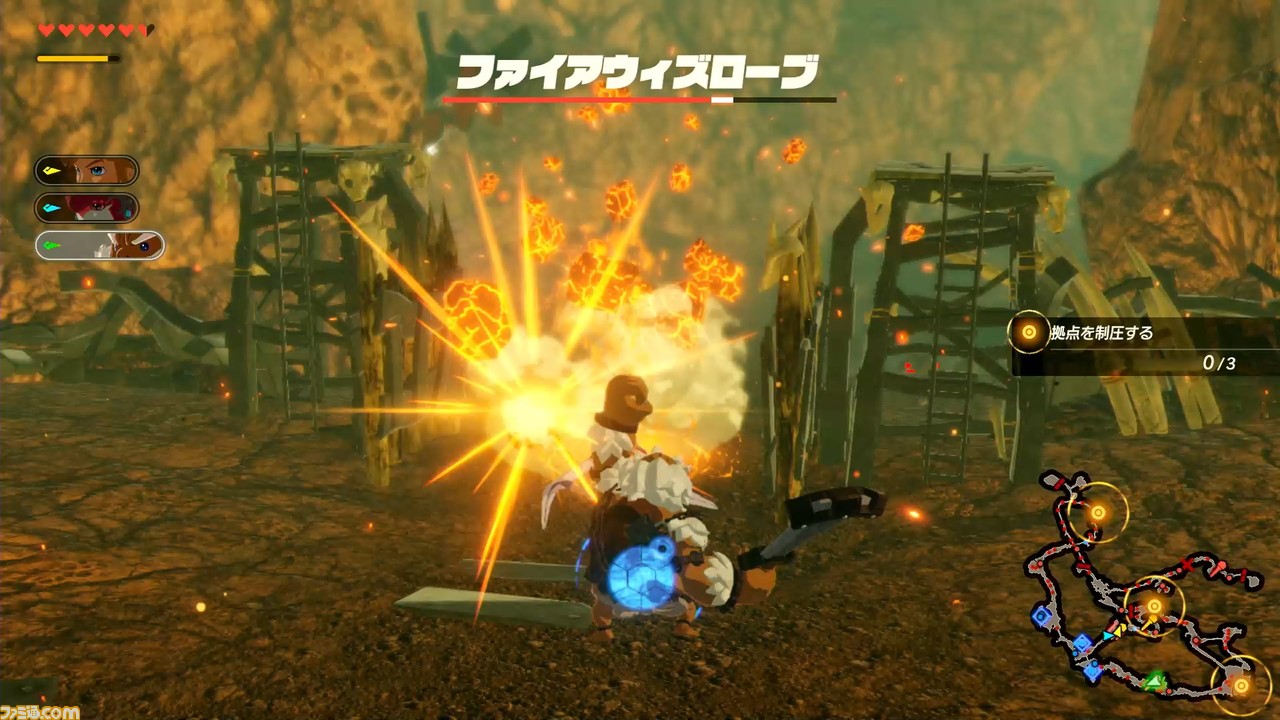Expand the bottom-right outpost circle on minimap
The height and width of the screenshot is (720, 1280).
1242,683
